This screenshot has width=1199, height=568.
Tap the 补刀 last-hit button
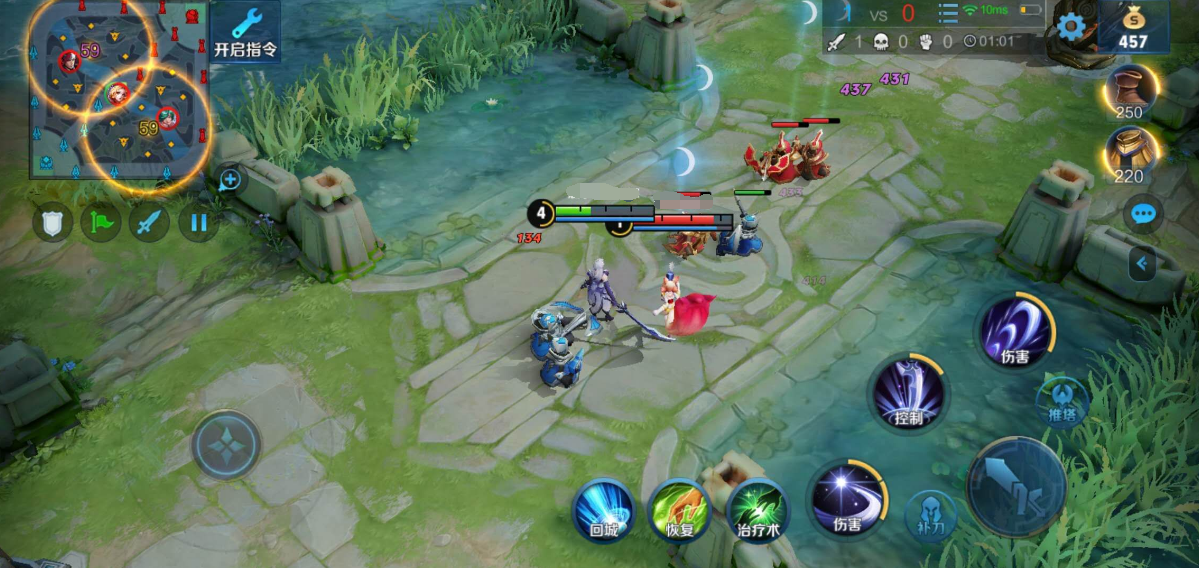pos(930,515)
